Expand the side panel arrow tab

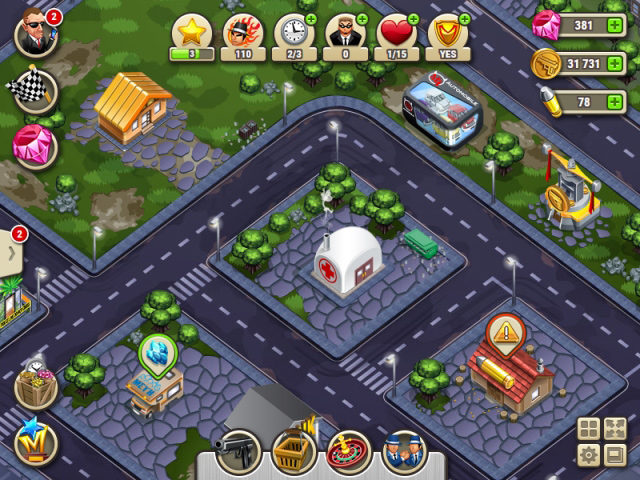coord(13,252)
